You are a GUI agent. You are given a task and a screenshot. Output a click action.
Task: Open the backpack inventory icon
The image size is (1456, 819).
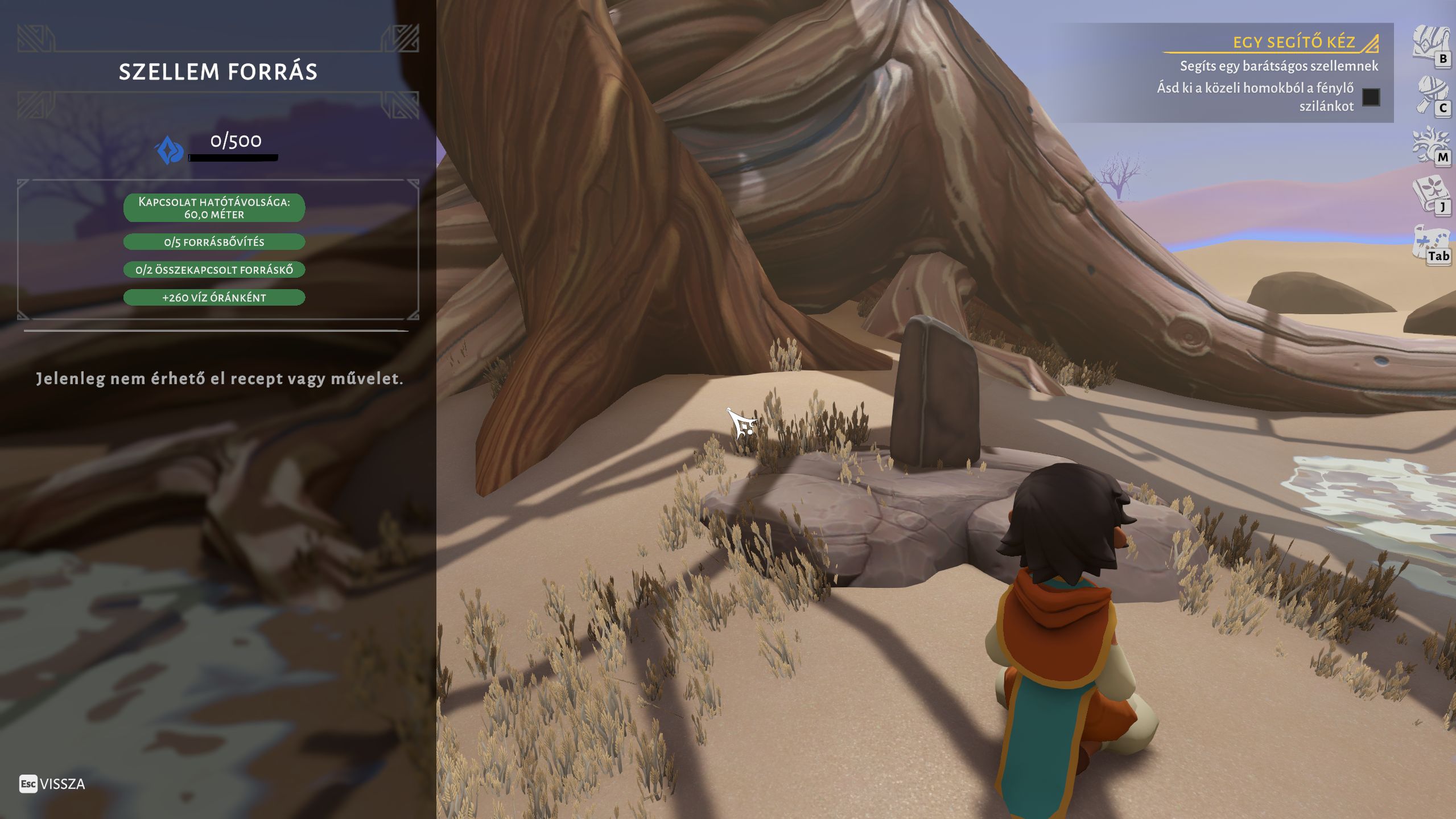point(1428,43)
